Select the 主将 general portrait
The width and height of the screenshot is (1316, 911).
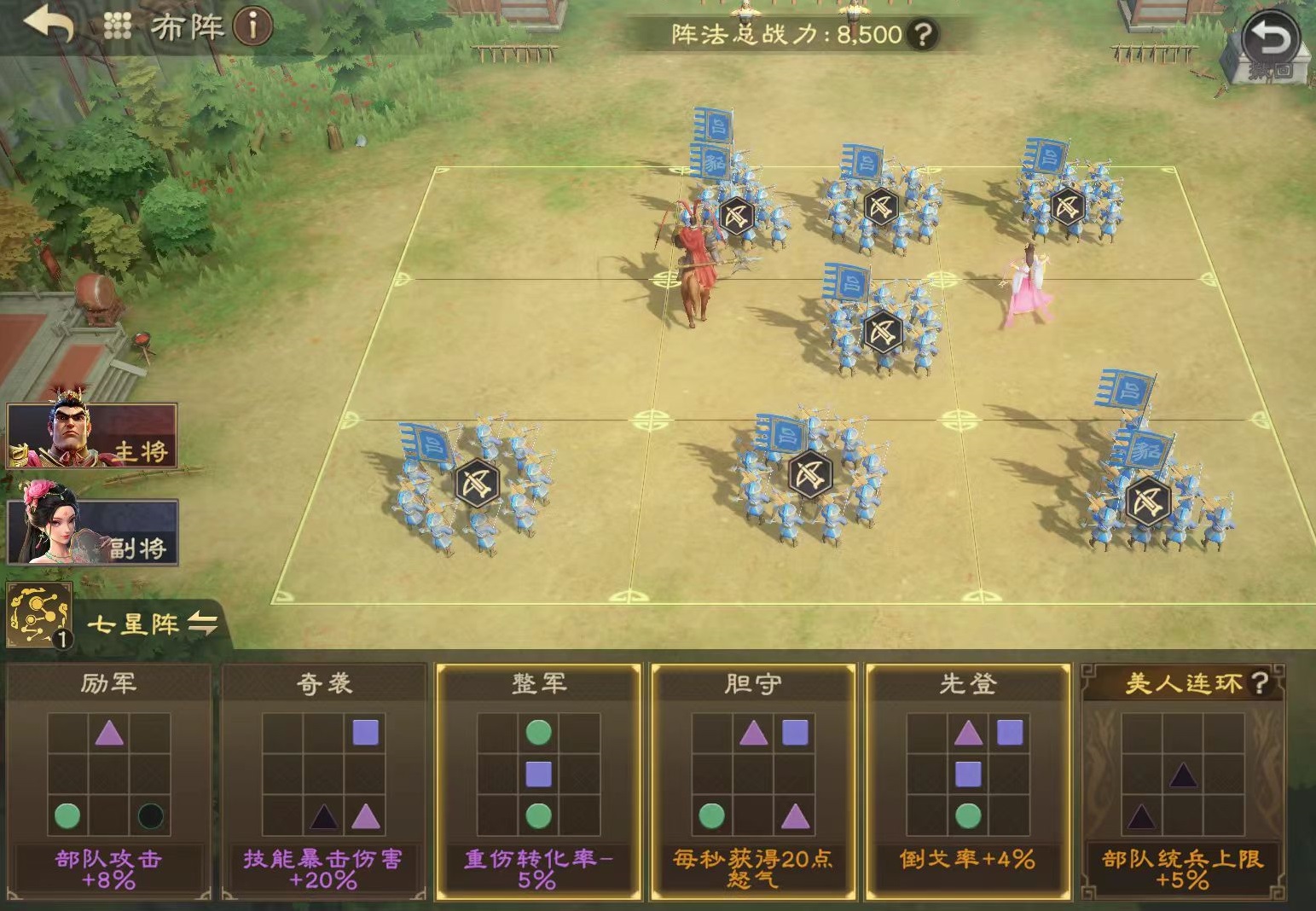92,436
